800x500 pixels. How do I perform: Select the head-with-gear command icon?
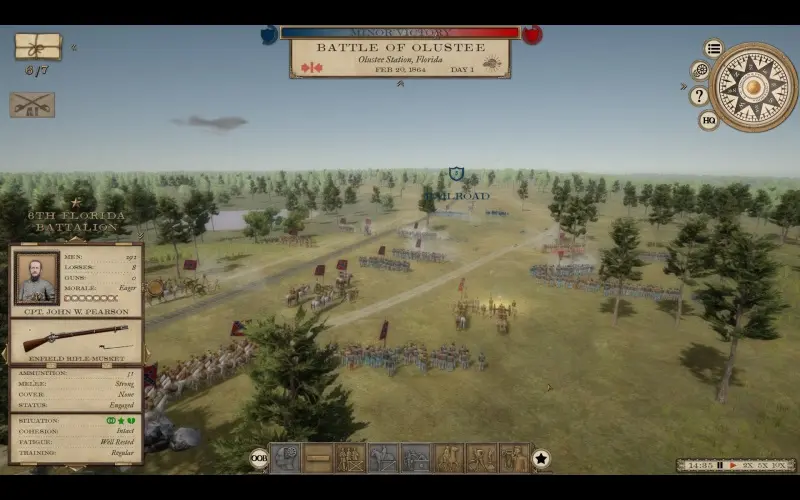click(x=285, y=458)
